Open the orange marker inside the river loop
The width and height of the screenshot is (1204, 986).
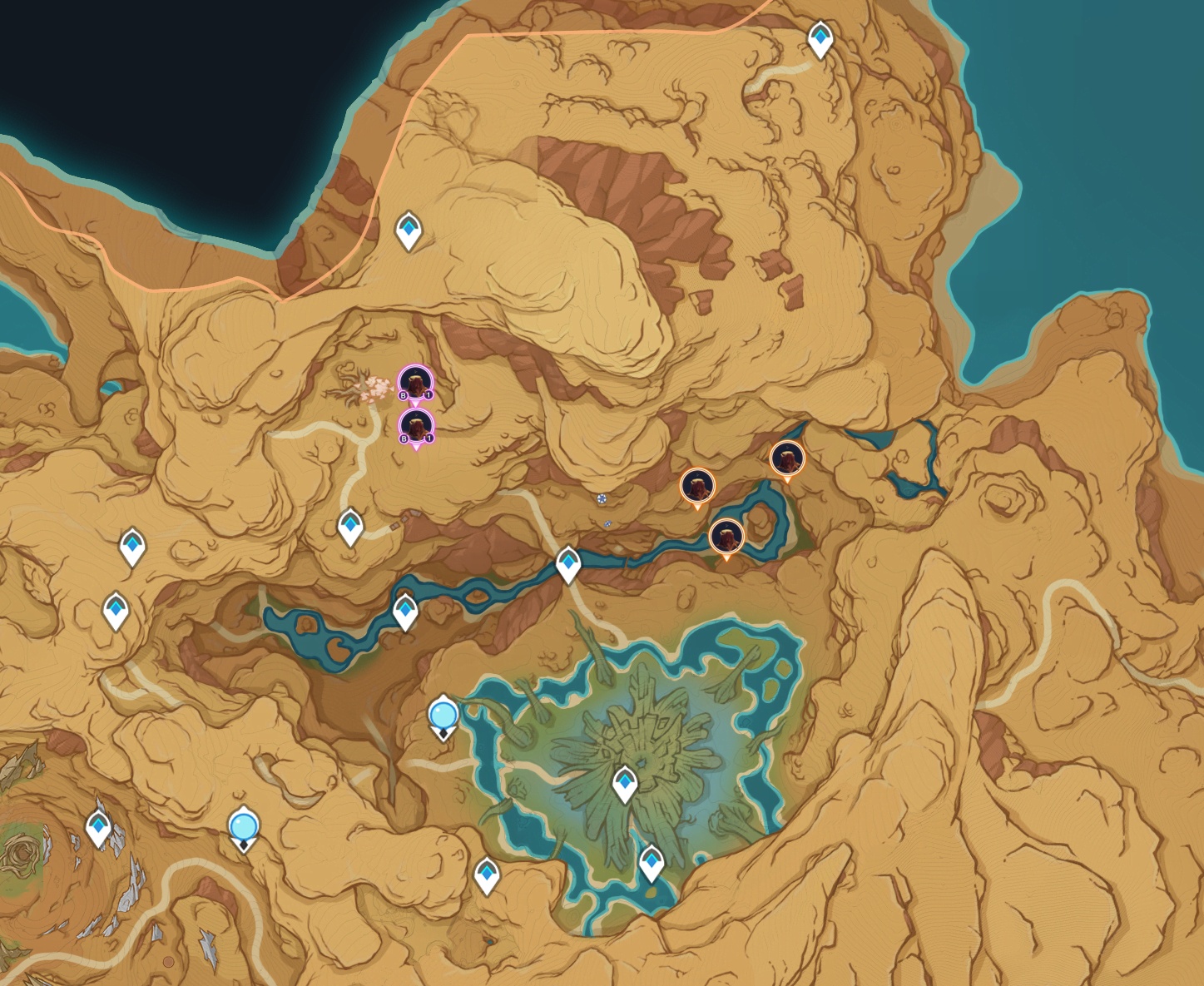point(726,536)
